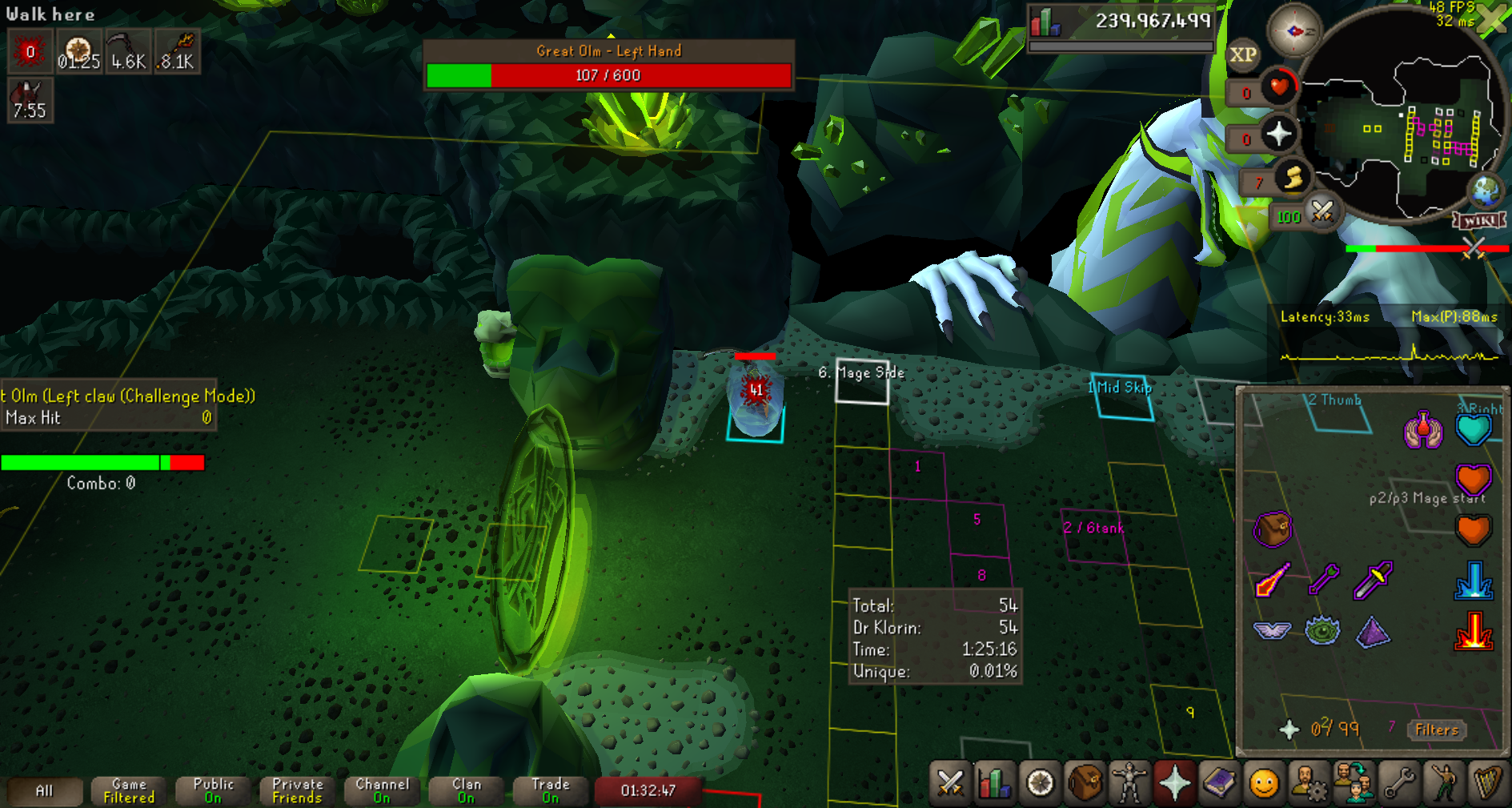Viewport: 1512px width, 808px height.
Task: Select the All chat filter tab
Action: [x=45, y=791]
